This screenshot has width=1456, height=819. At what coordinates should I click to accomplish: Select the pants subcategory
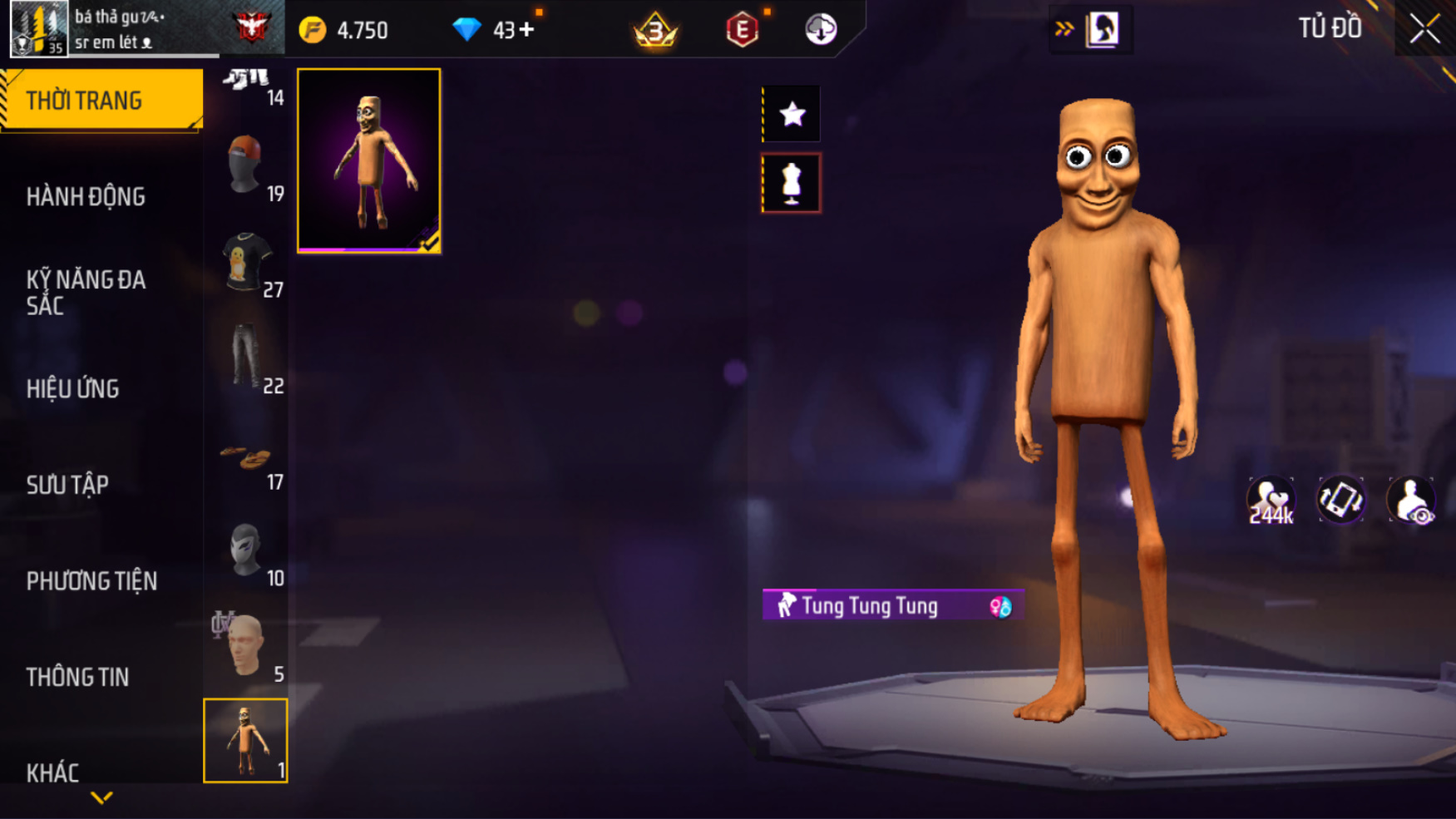click(246, 357)
